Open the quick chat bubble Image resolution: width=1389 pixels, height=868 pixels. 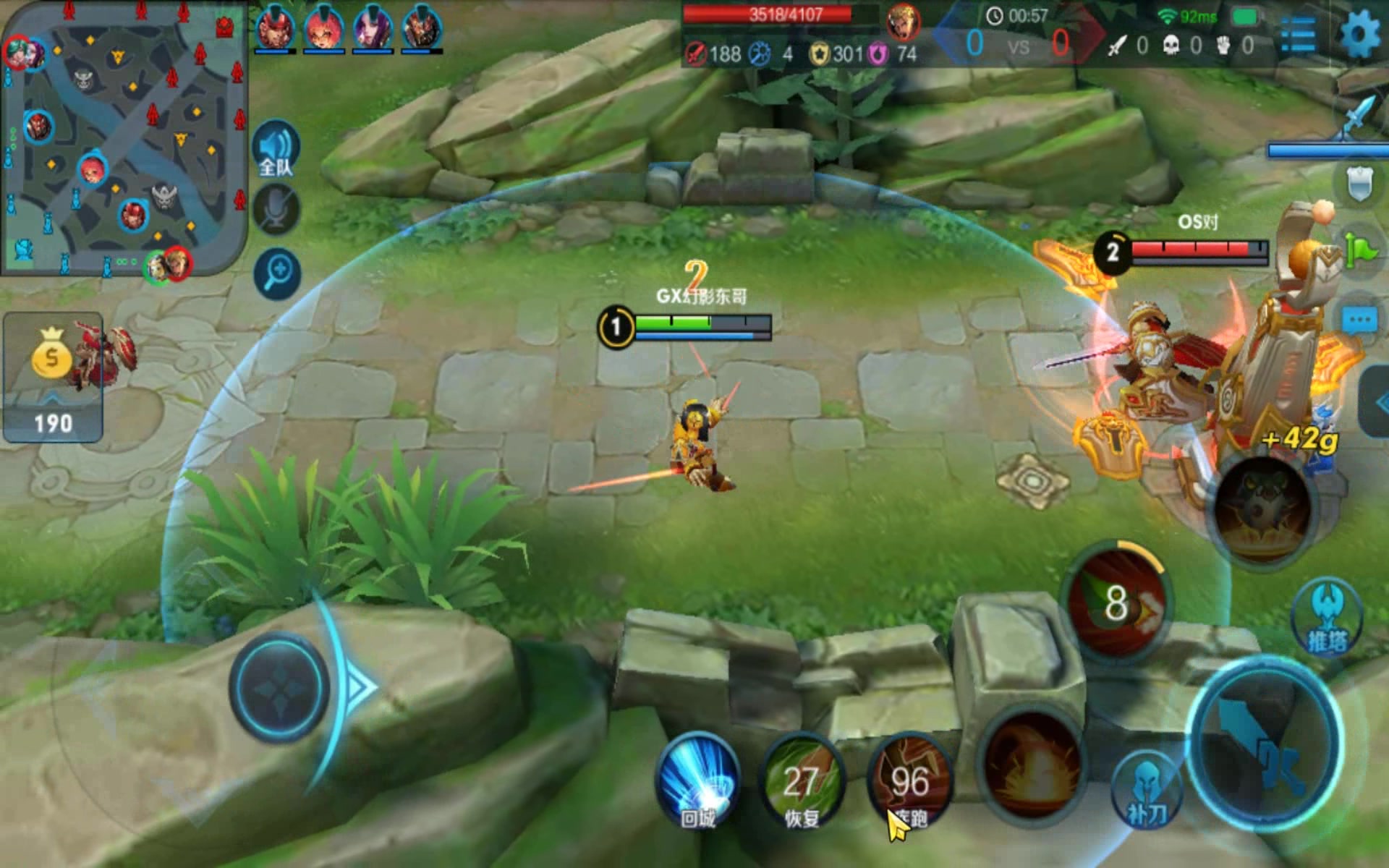1359,320
